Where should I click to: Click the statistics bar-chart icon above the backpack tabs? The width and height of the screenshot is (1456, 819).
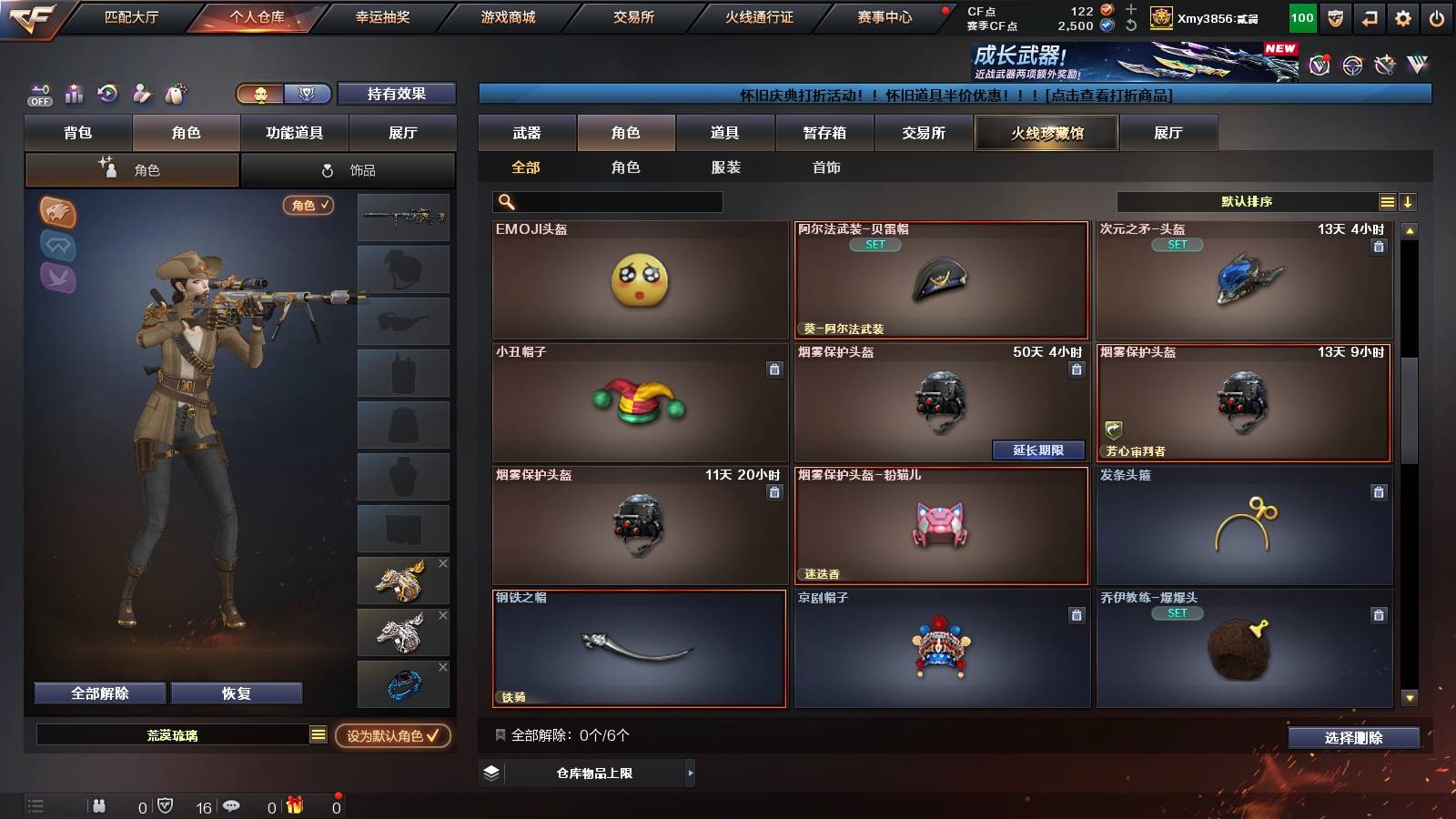pyautogui.click(x=75, y=94)
